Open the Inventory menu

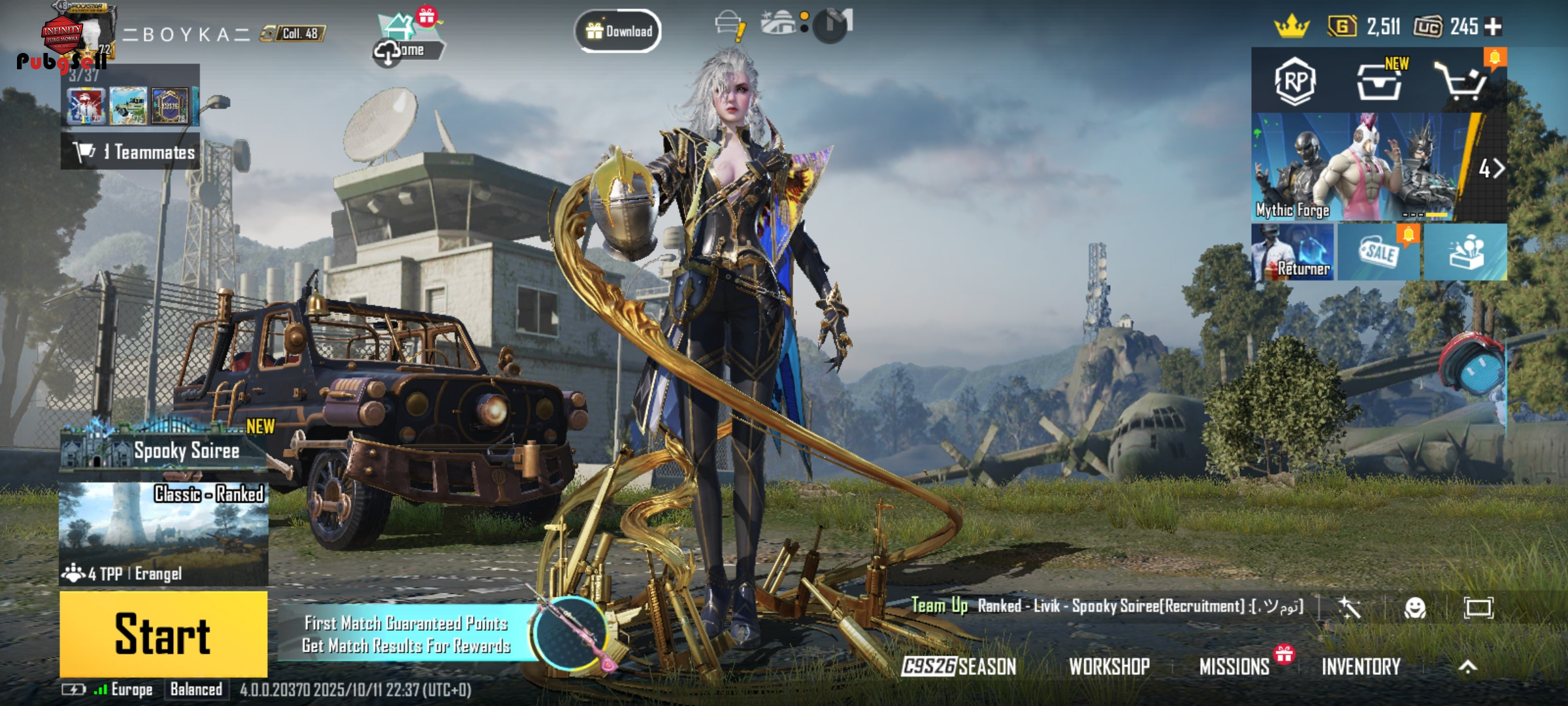[1361, 666]
